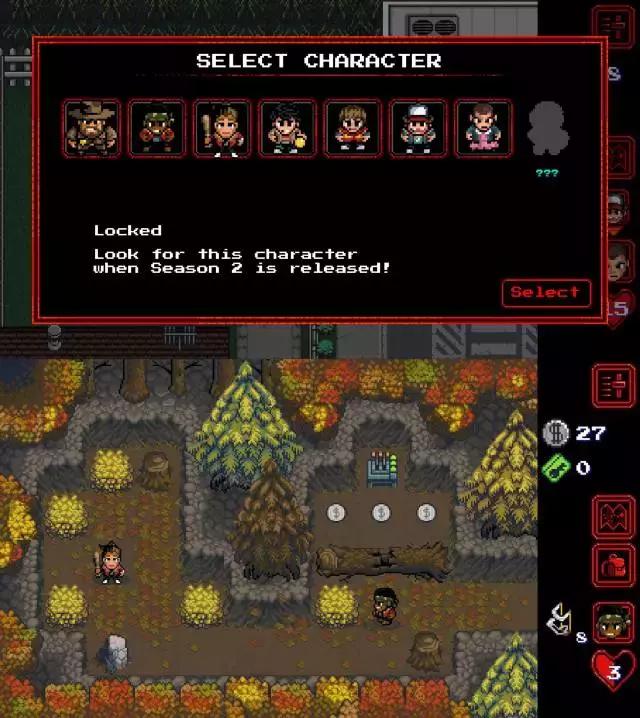This screenshot has width=640, height=718.
Task: Pick Lucas with the camo bandana portrait
Action: [158, 129]
